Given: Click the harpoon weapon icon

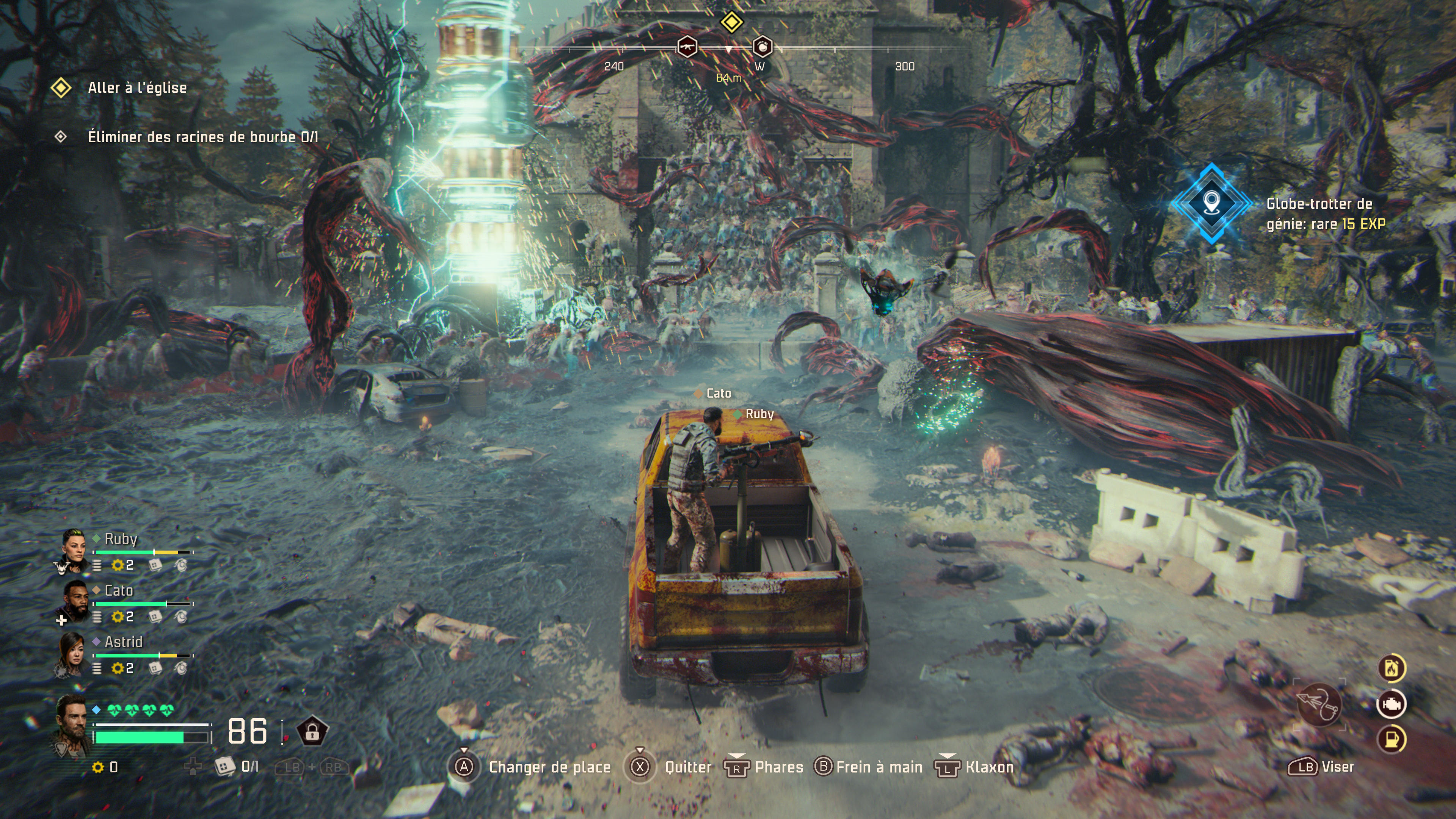Looking at the screenshot, I should (1319, 704).
